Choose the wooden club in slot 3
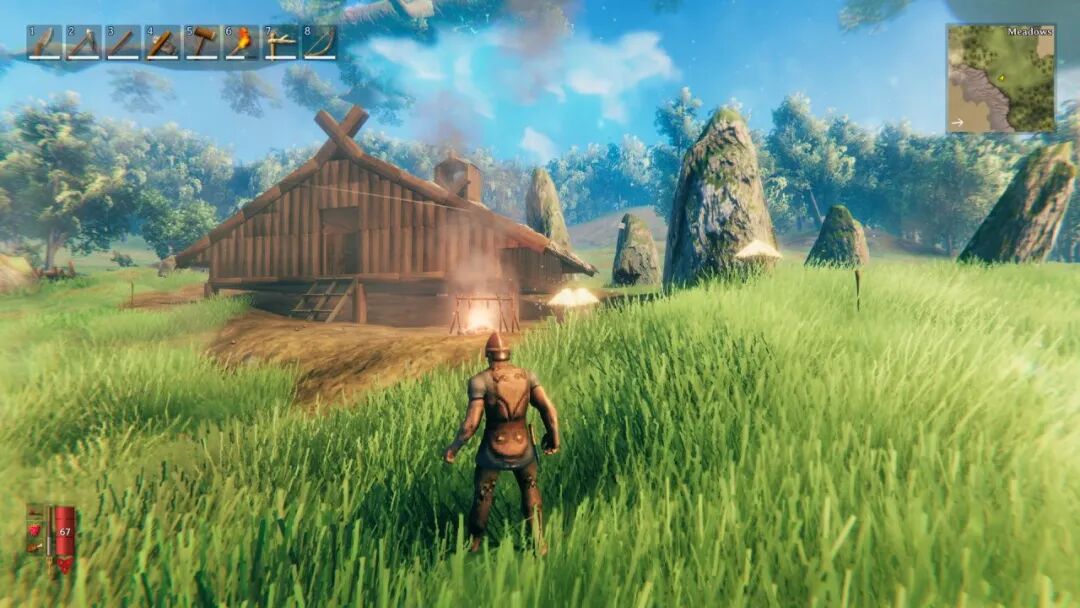 (x=122, y=43)
